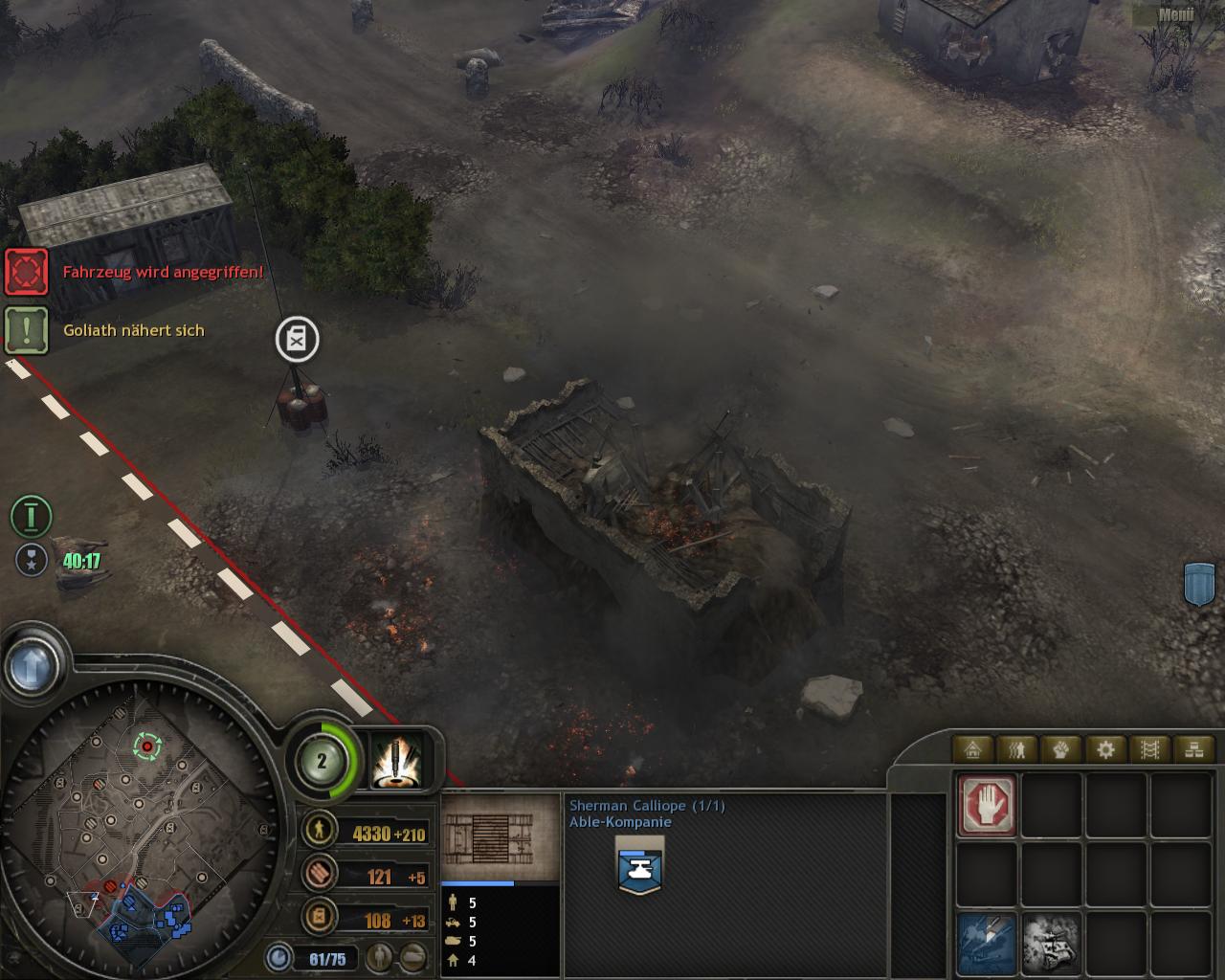This screenshot has height=980, width=1225.
Task: Click the blue shield marker on right edge
Action: coord(1199,583)
